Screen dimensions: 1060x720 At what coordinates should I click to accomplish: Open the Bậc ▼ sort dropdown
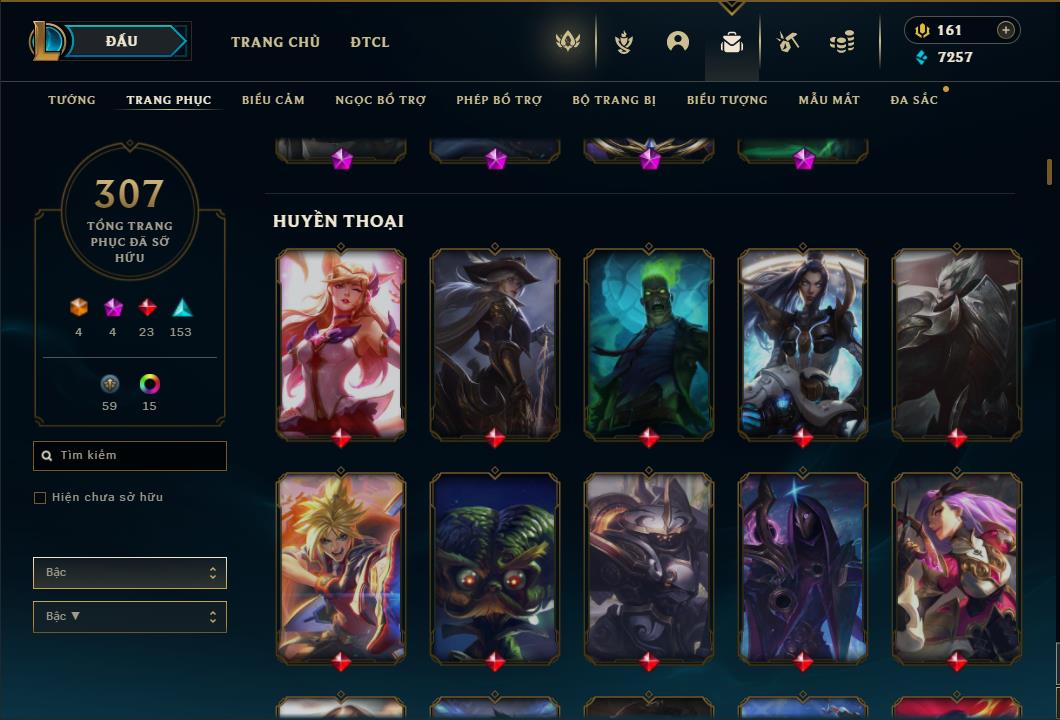(130, 617)
